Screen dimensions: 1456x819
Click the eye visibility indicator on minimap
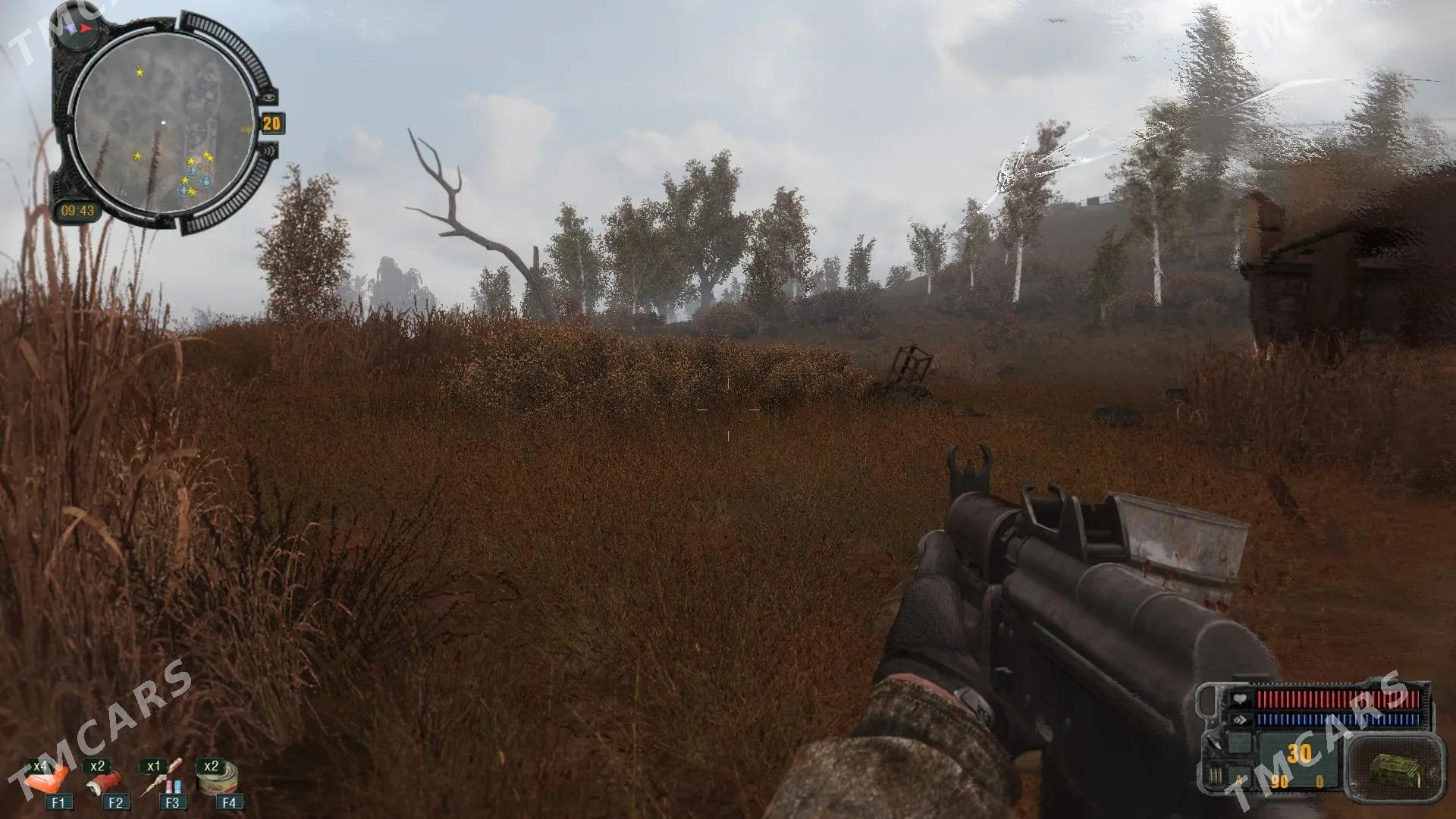pyautogui.click(x=270, y=96)
